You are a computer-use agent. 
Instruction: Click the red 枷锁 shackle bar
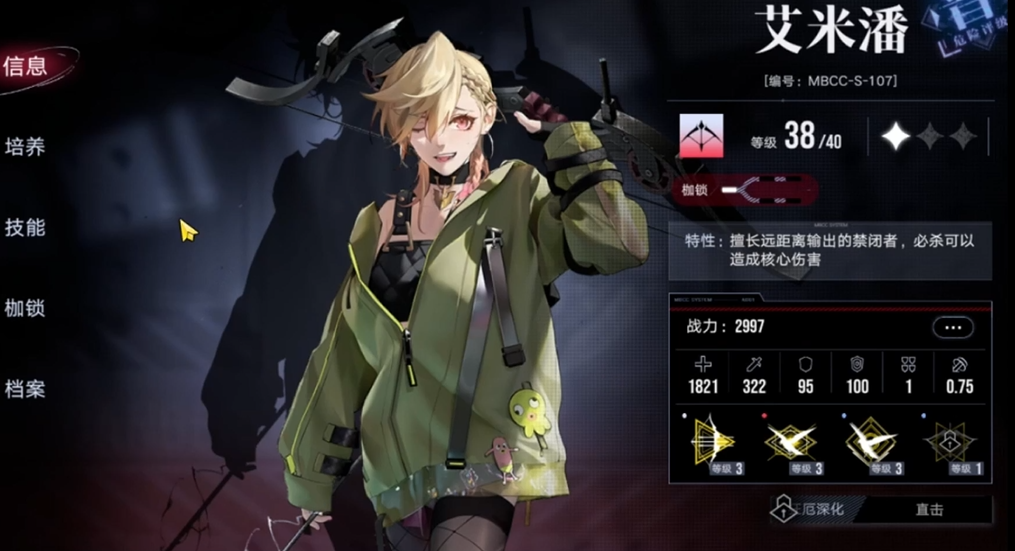tap(744, 188)
